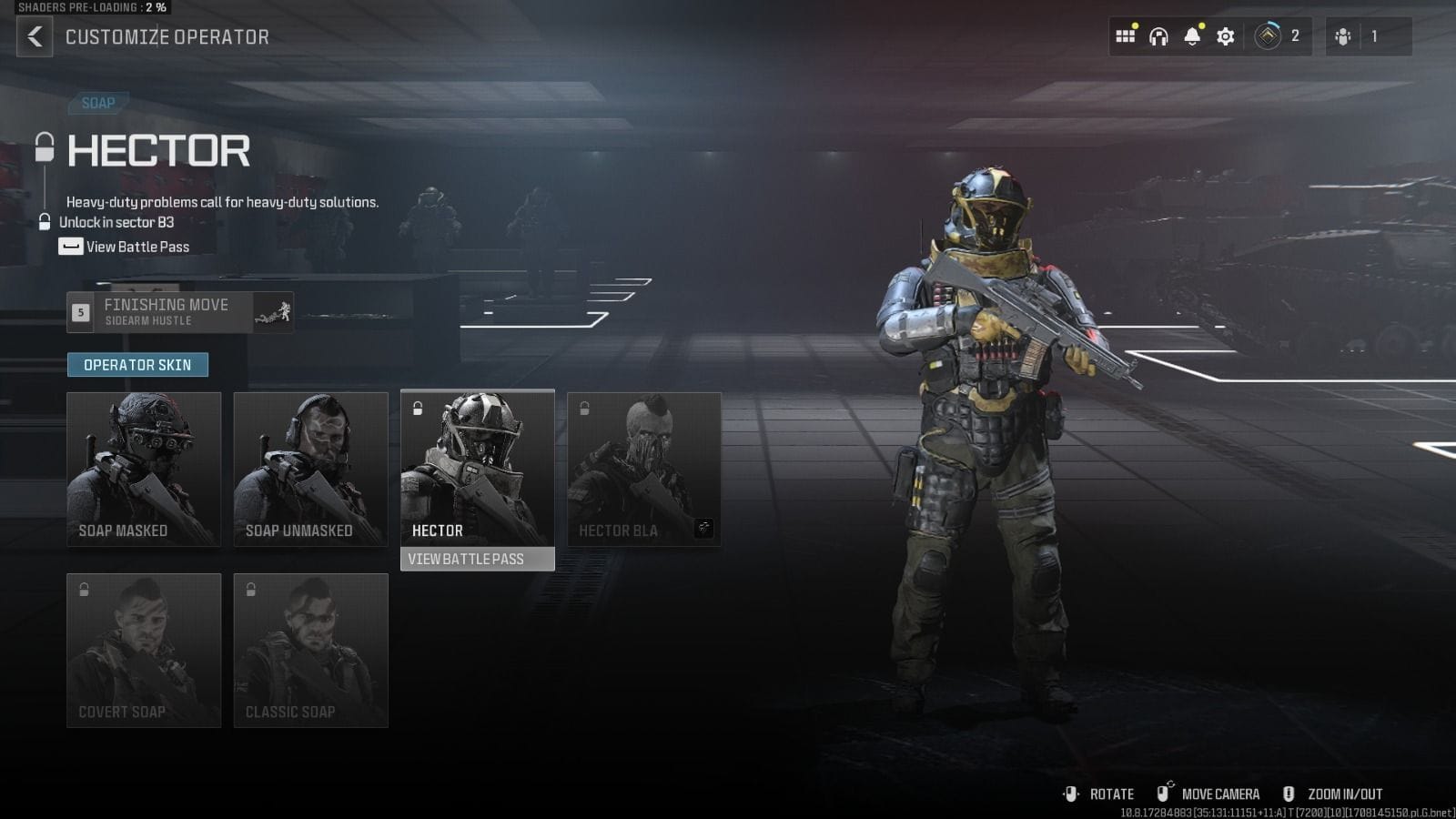Open the Finishing Move Sidearm Hustle panel
Image resolution: width=1456 pixels, height=819 pixels.
tap(178, 312)
